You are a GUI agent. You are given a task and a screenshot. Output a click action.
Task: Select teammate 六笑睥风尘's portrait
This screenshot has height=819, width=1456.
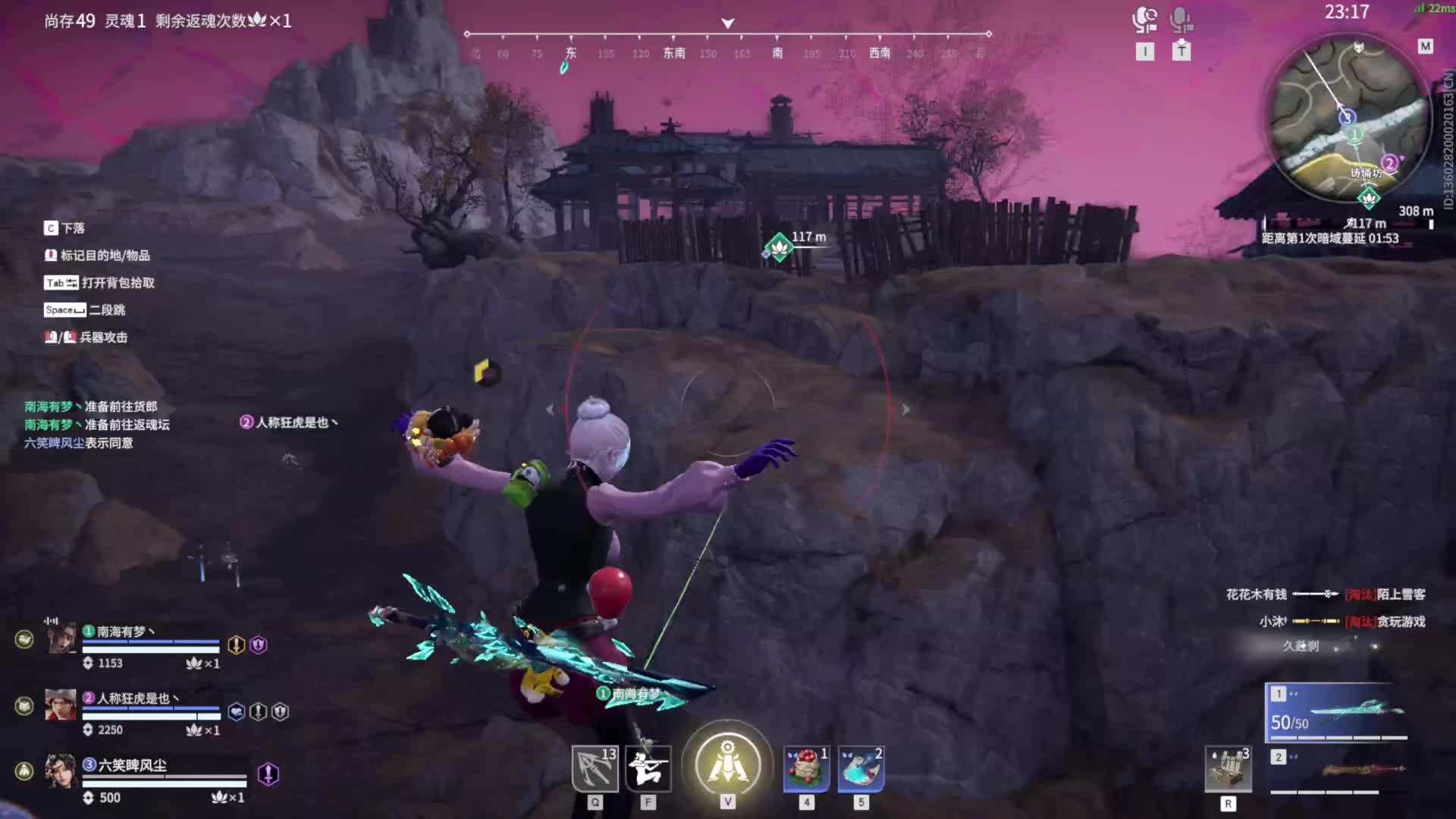(x=61, y=771)
